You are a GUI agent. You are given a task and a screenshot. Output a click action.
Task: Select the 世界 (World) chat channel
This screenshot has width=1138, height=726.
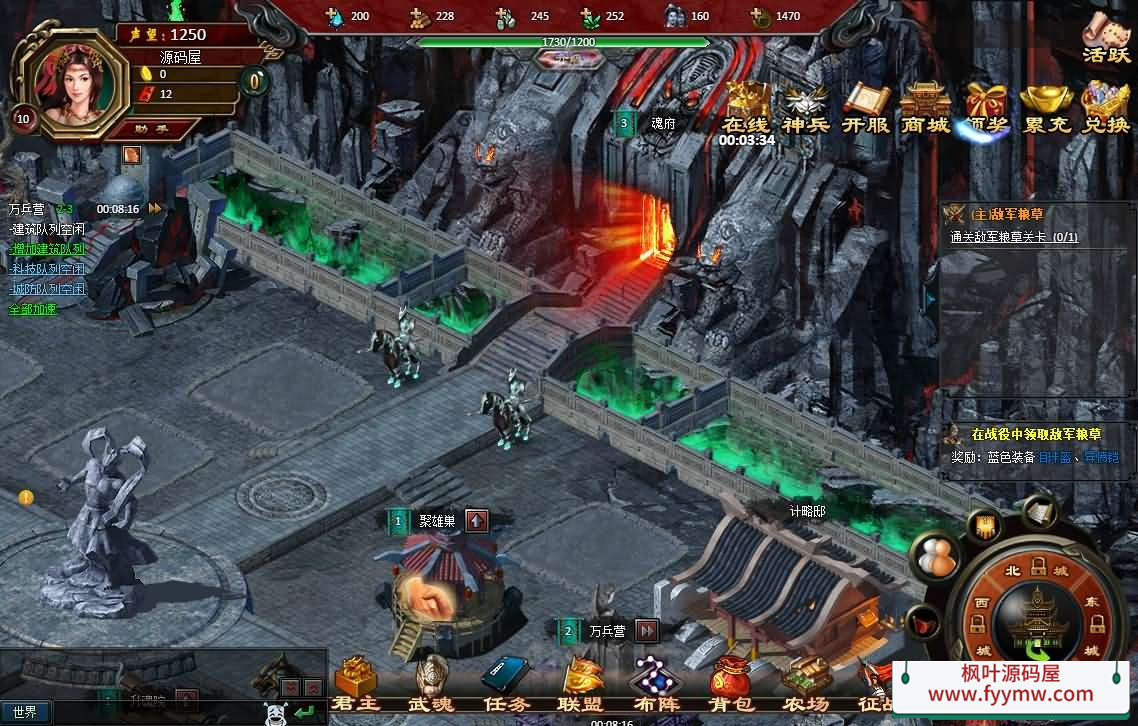click(25, 712)
